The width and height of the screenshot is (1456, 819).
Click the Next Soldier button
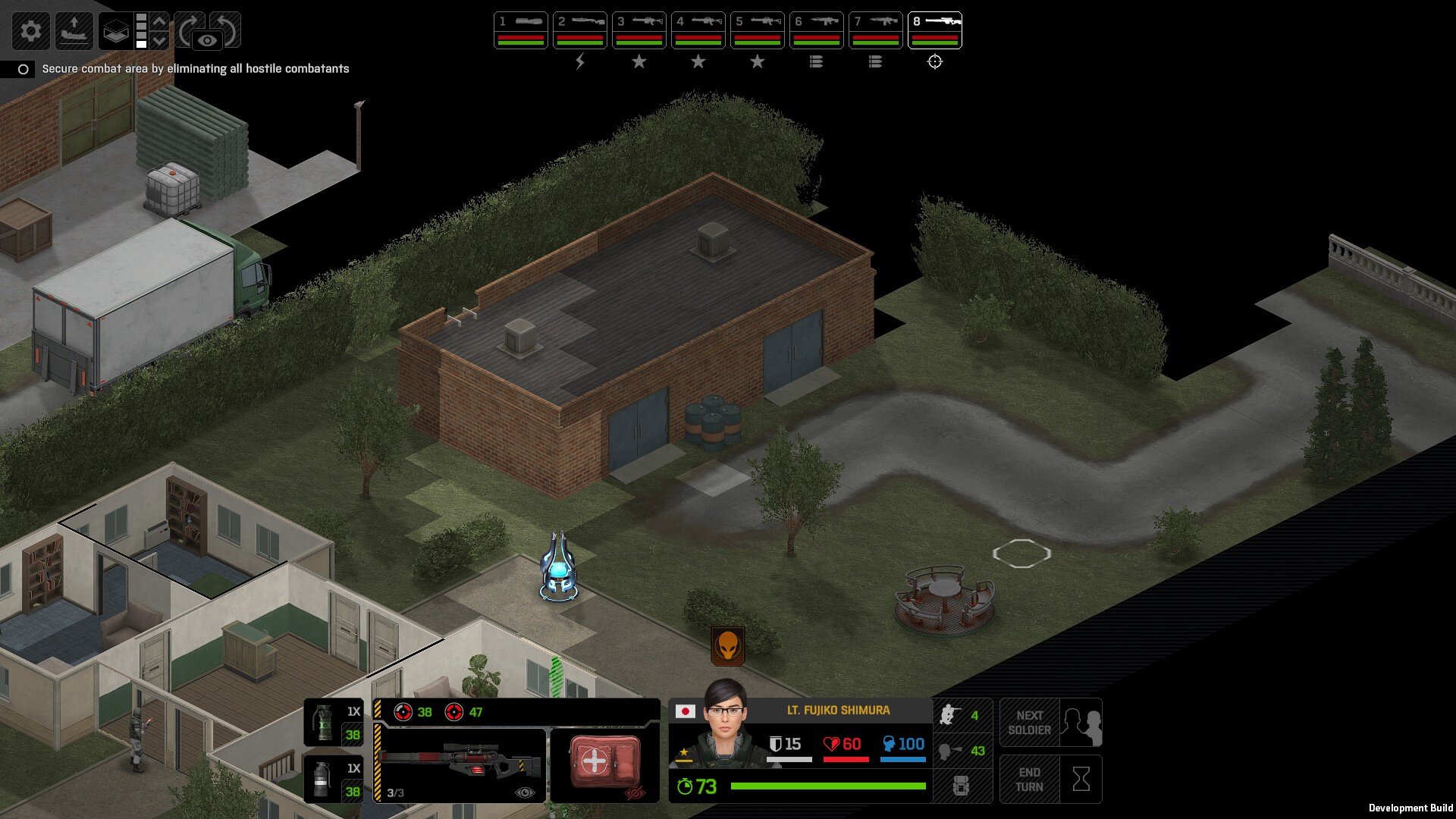1050,723
